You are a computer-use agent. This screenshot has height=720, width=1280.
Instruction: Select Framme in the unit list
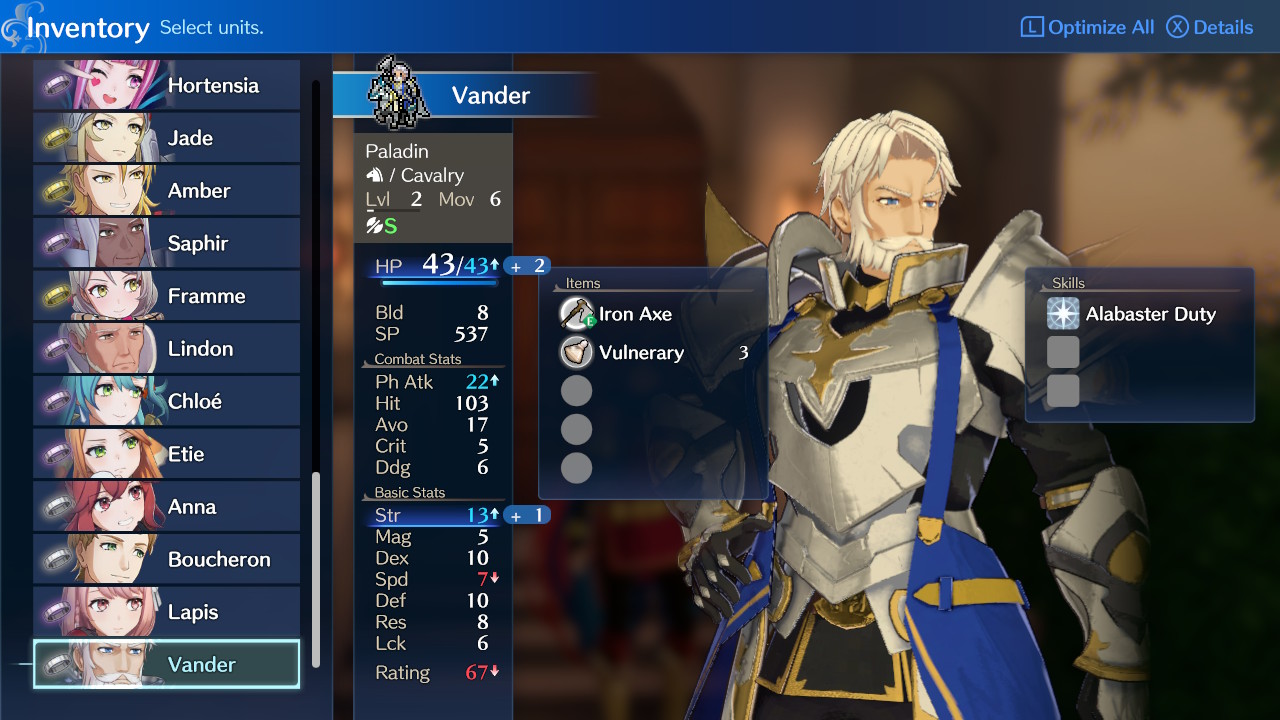[167, 296]
